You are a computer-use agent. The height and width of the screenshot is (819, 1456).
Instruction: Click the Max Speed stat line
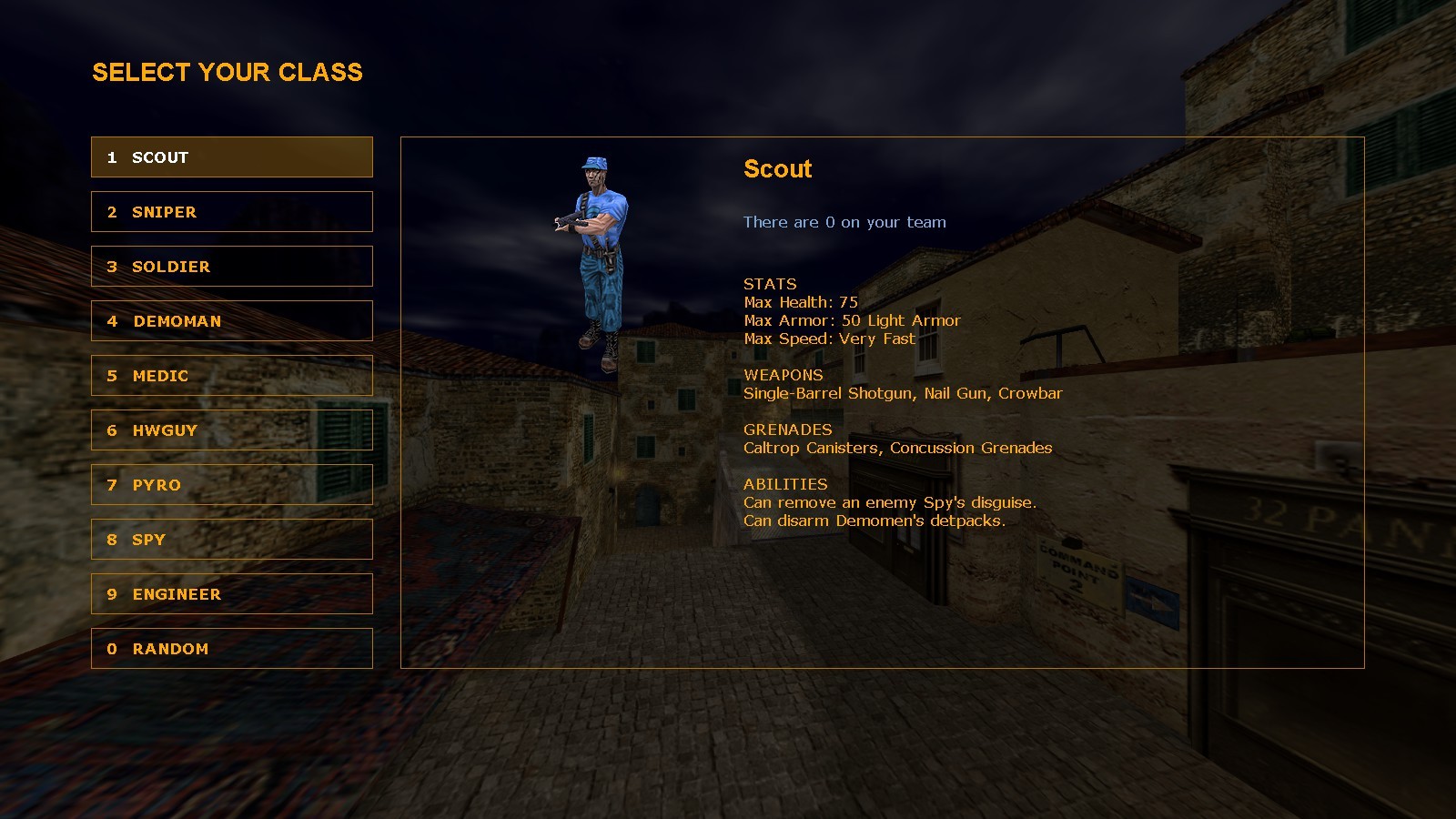828,338
